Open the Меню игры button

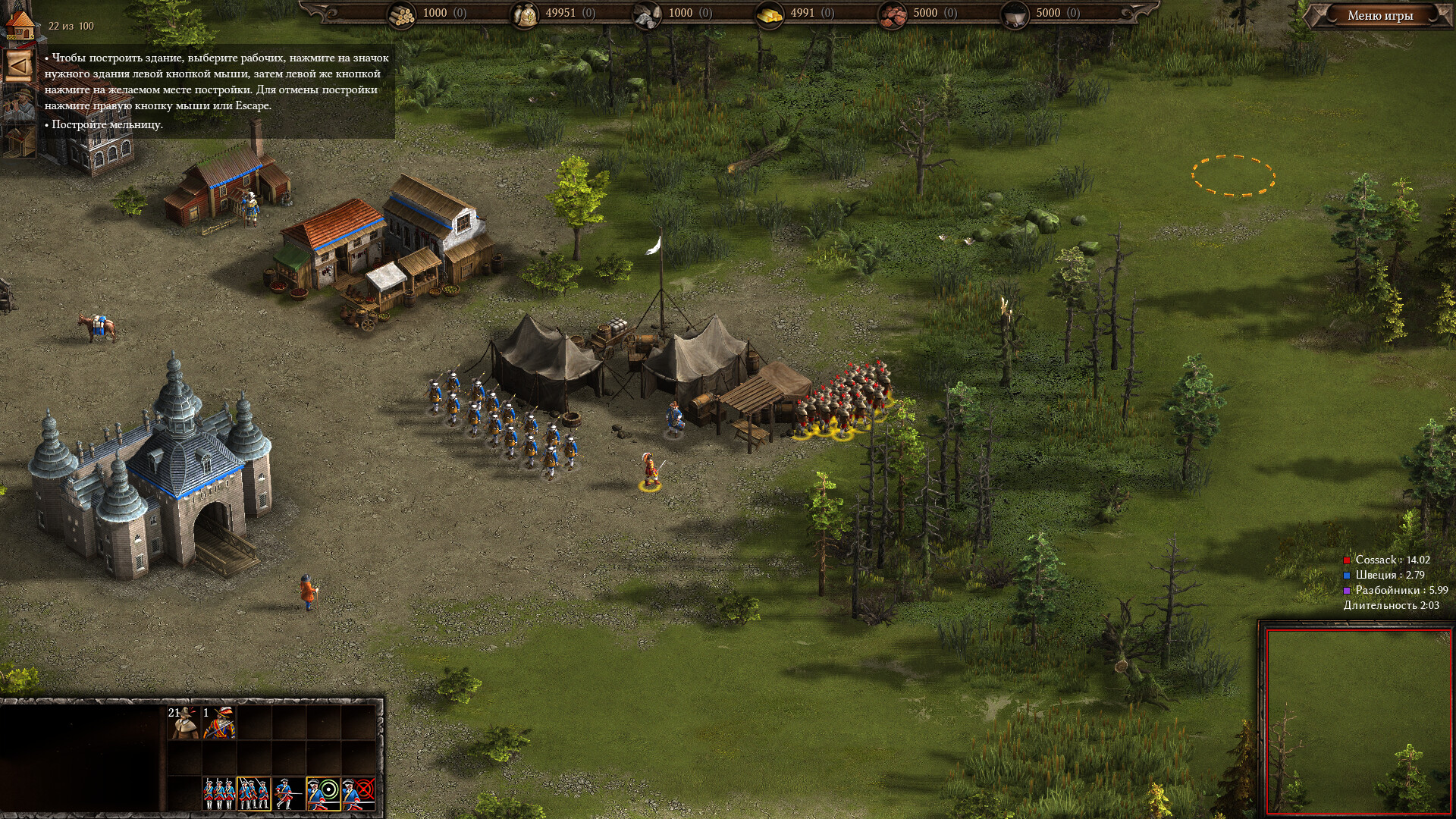coord(1380,15)
